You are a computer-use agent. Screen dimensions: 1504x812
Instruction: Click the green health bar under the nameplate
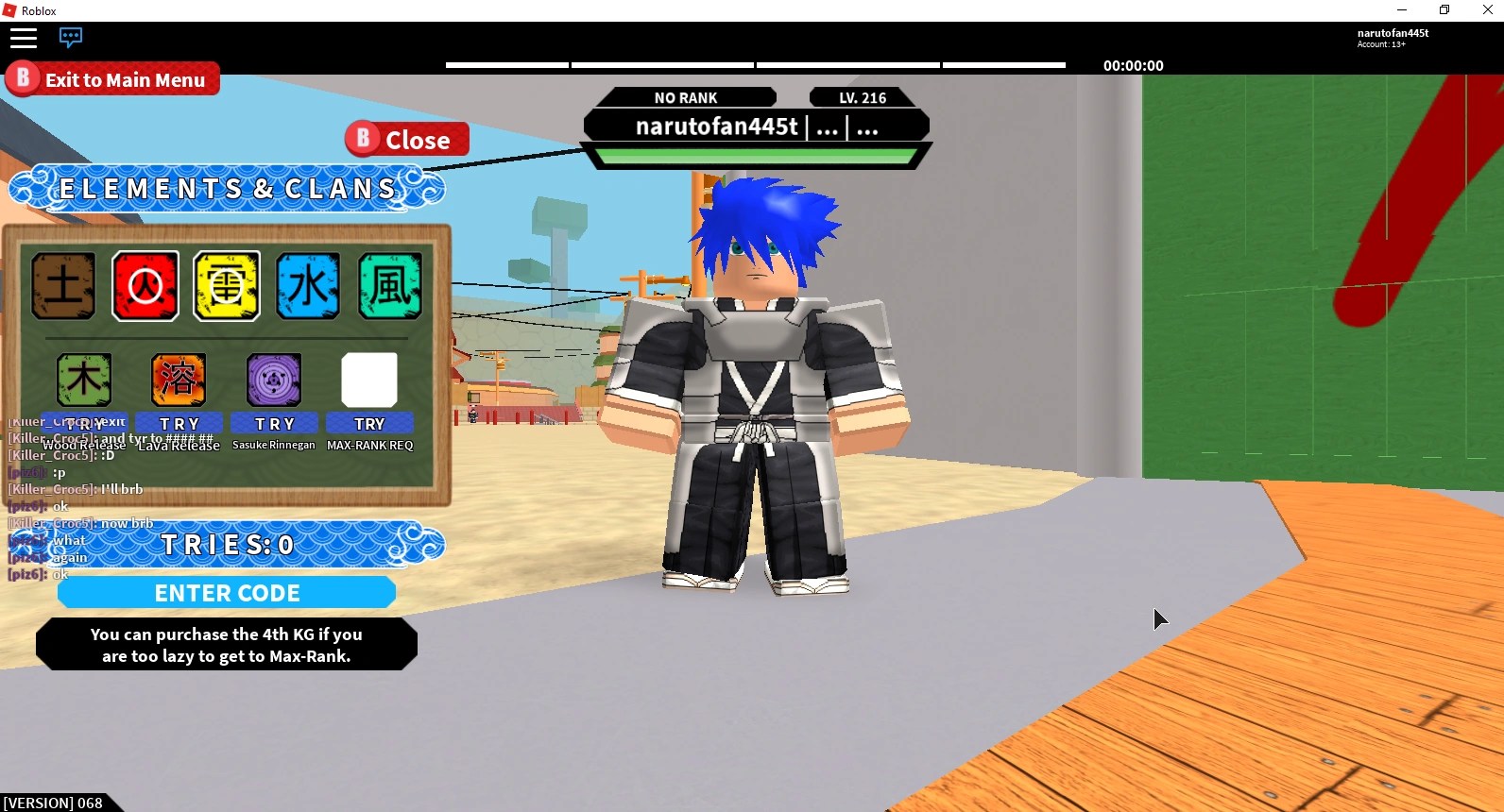(755, 154)
